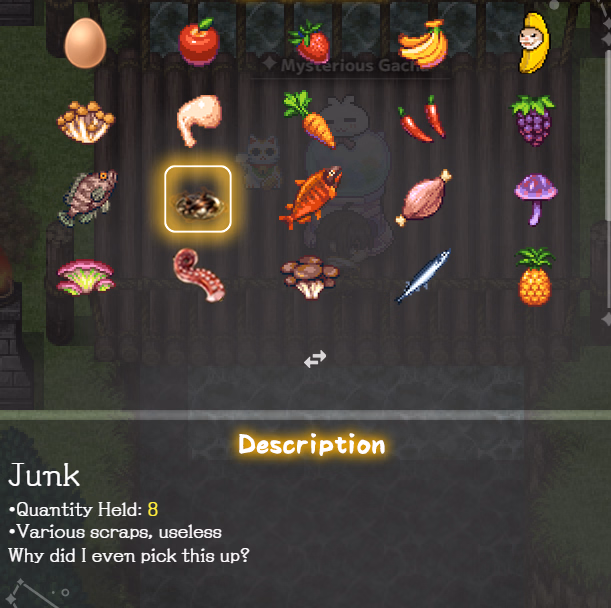Pick the banana bunch item

(423, 43)
